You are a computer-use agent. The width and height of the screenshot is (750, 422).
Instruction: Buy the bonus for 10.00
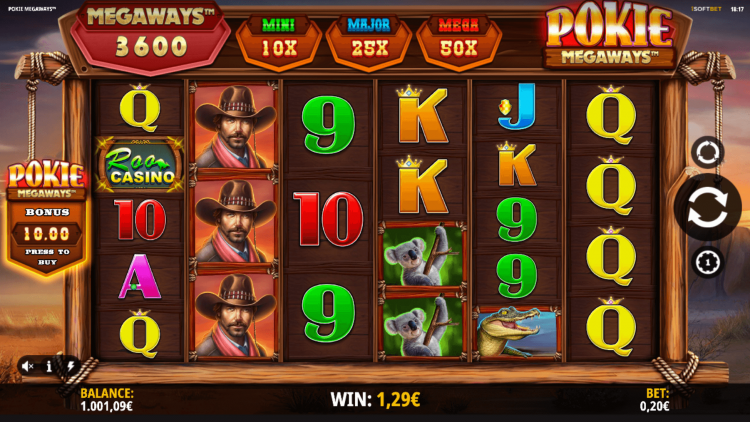tap(46, 233)
